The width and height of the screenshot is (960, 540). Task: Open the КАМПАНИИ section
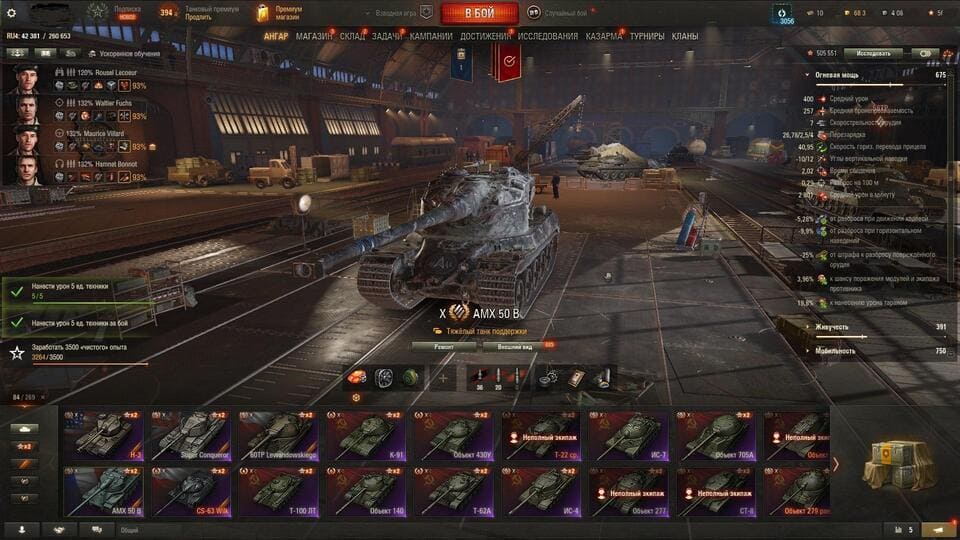pyautogui.click(x=431, y=36)
